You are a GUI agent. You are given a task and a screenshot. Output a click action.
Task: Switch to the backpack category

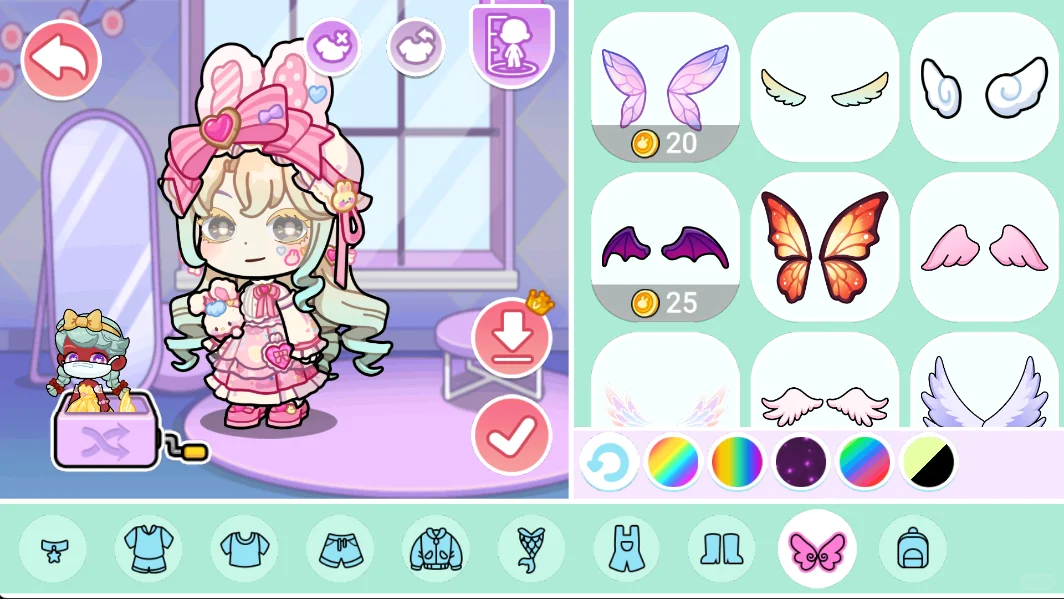click(x=912, y=549)
